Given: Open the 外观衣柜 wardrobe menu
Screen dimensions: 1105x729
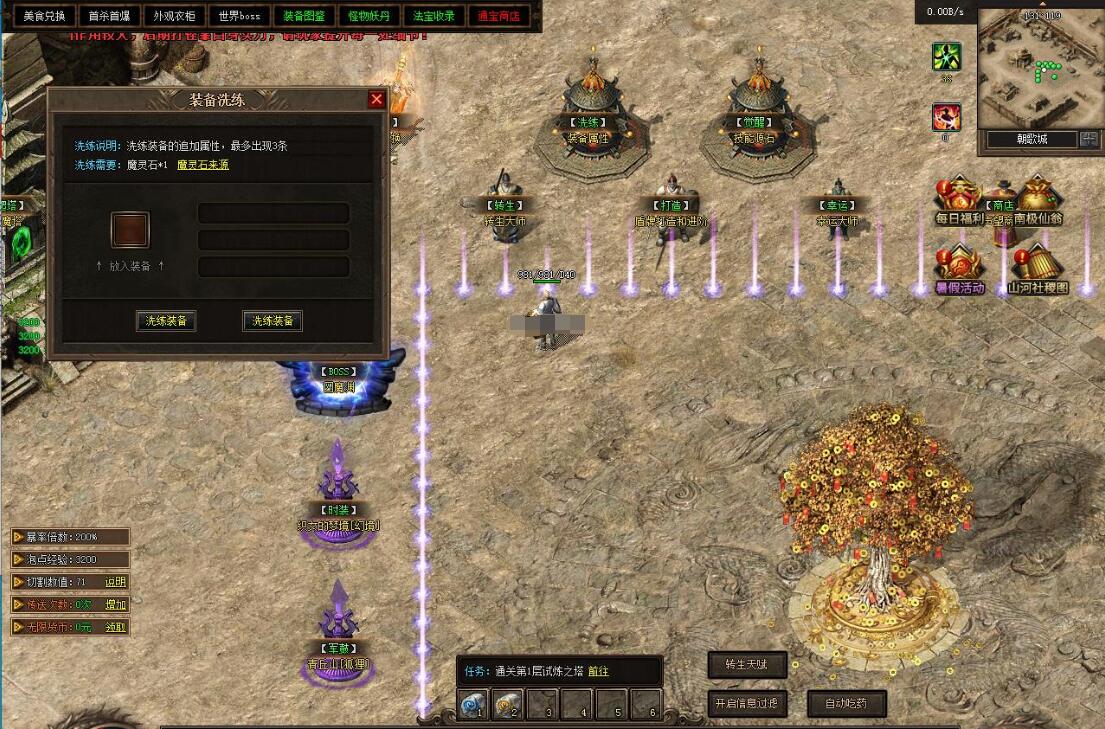Looking at the screenshot, I should pos(174,16).
